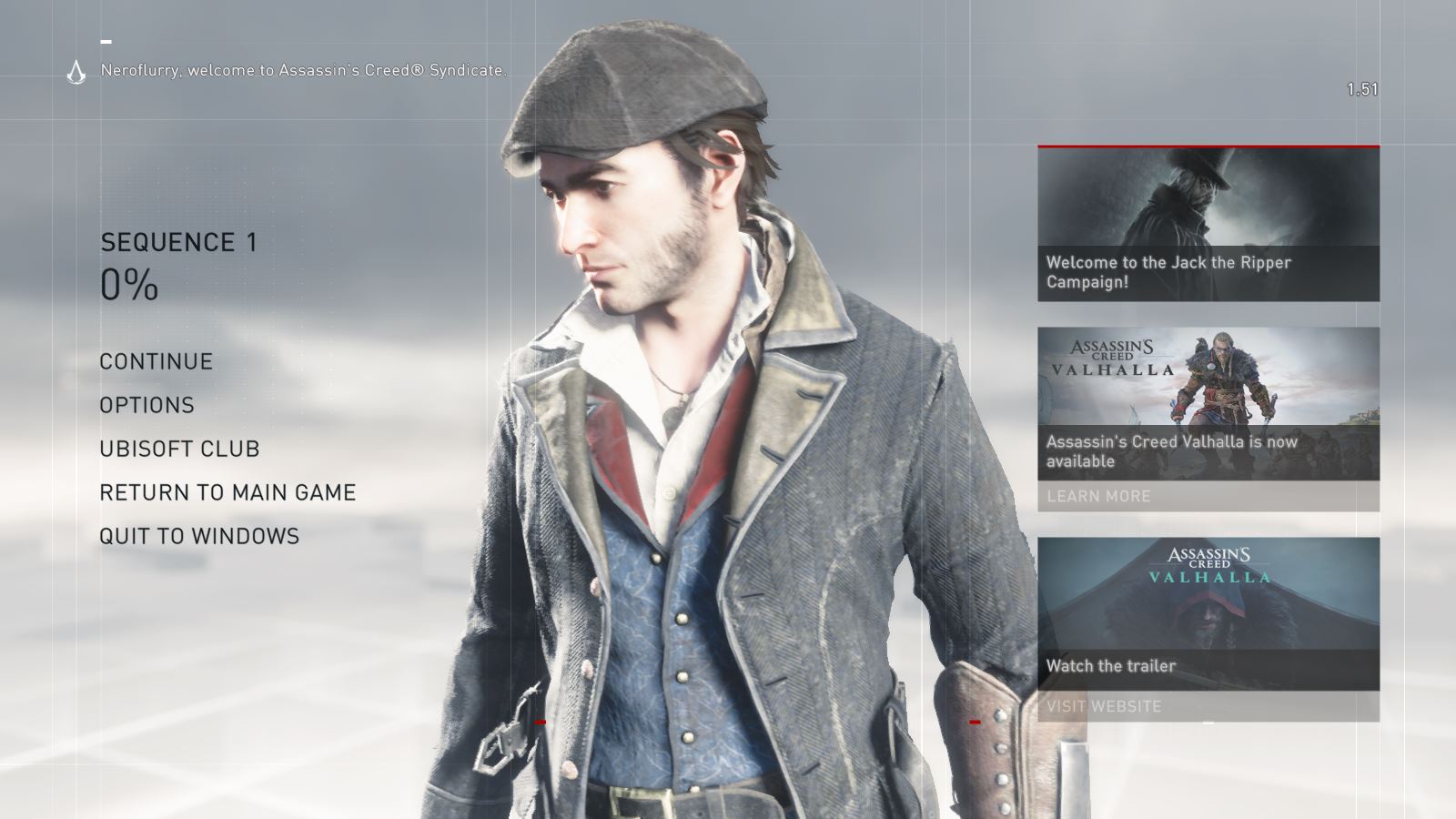Image resolution: width=1456 pixels, height=819 pixels.
Task: Click the Watch the trailer headline text
Action: tap(1111, 666)
